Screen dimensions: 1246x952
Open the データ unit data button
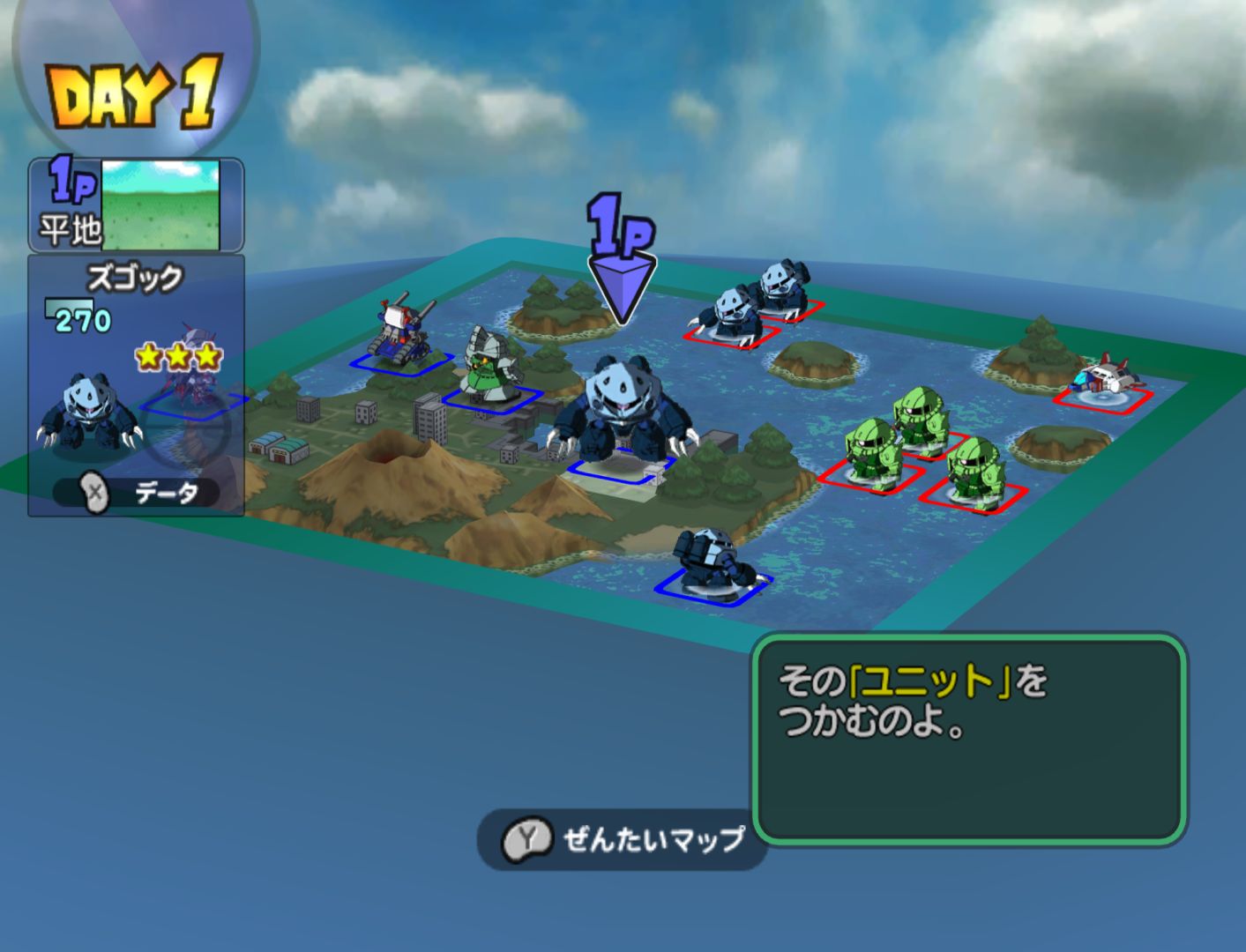click(x=137, y=493)
